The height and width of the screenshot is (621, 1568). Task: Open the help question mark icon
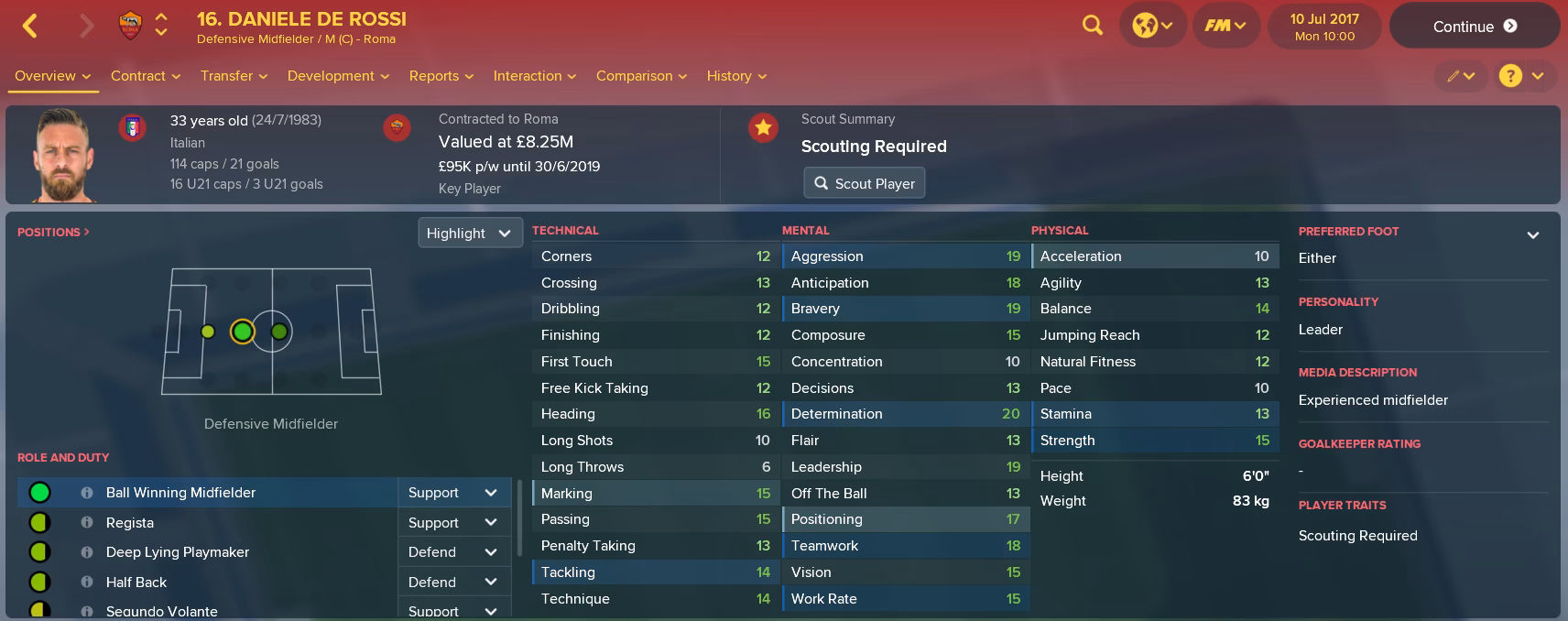[1510, 76]
